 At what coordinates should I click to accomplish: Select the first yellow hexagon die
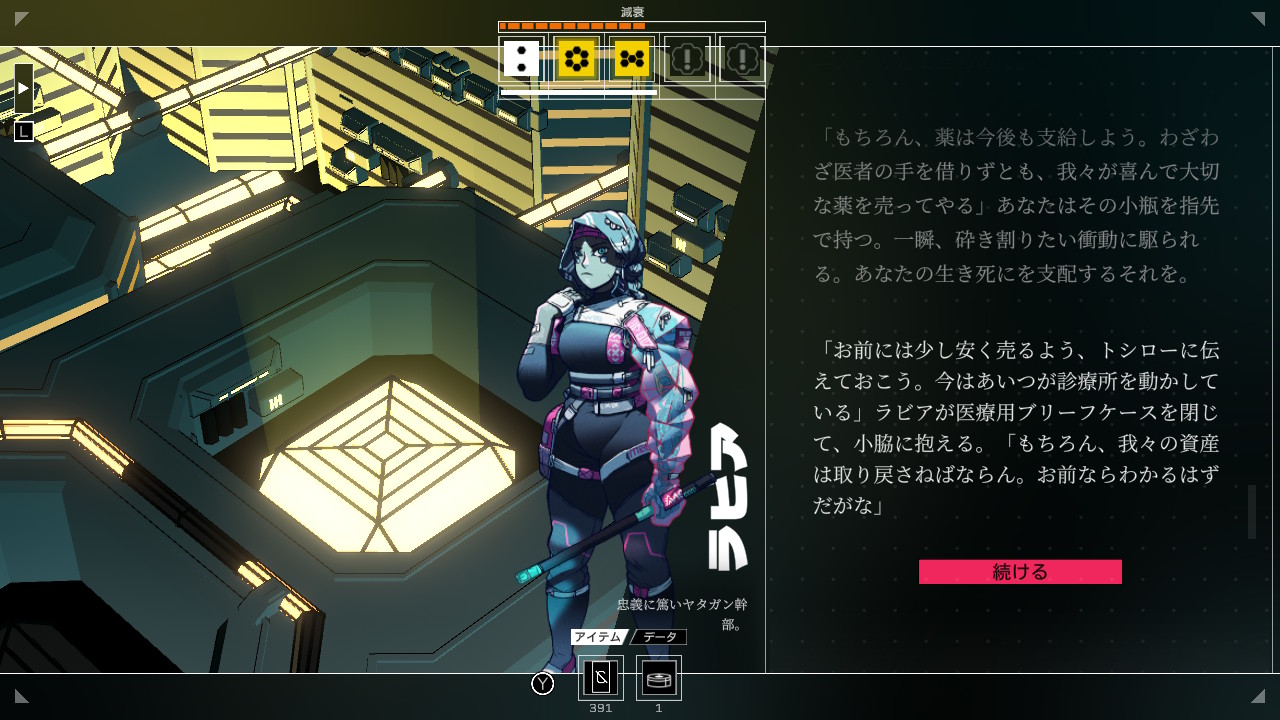click(x=576, y=59)
